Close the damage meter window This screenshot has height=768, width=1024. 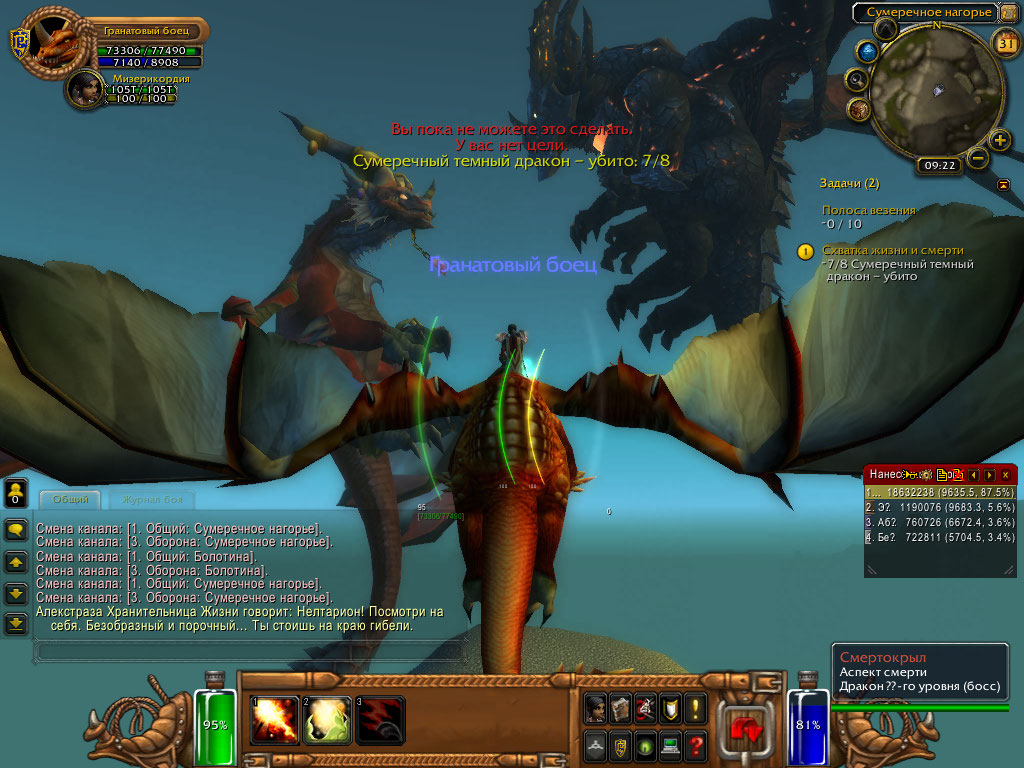(1005, 474)
